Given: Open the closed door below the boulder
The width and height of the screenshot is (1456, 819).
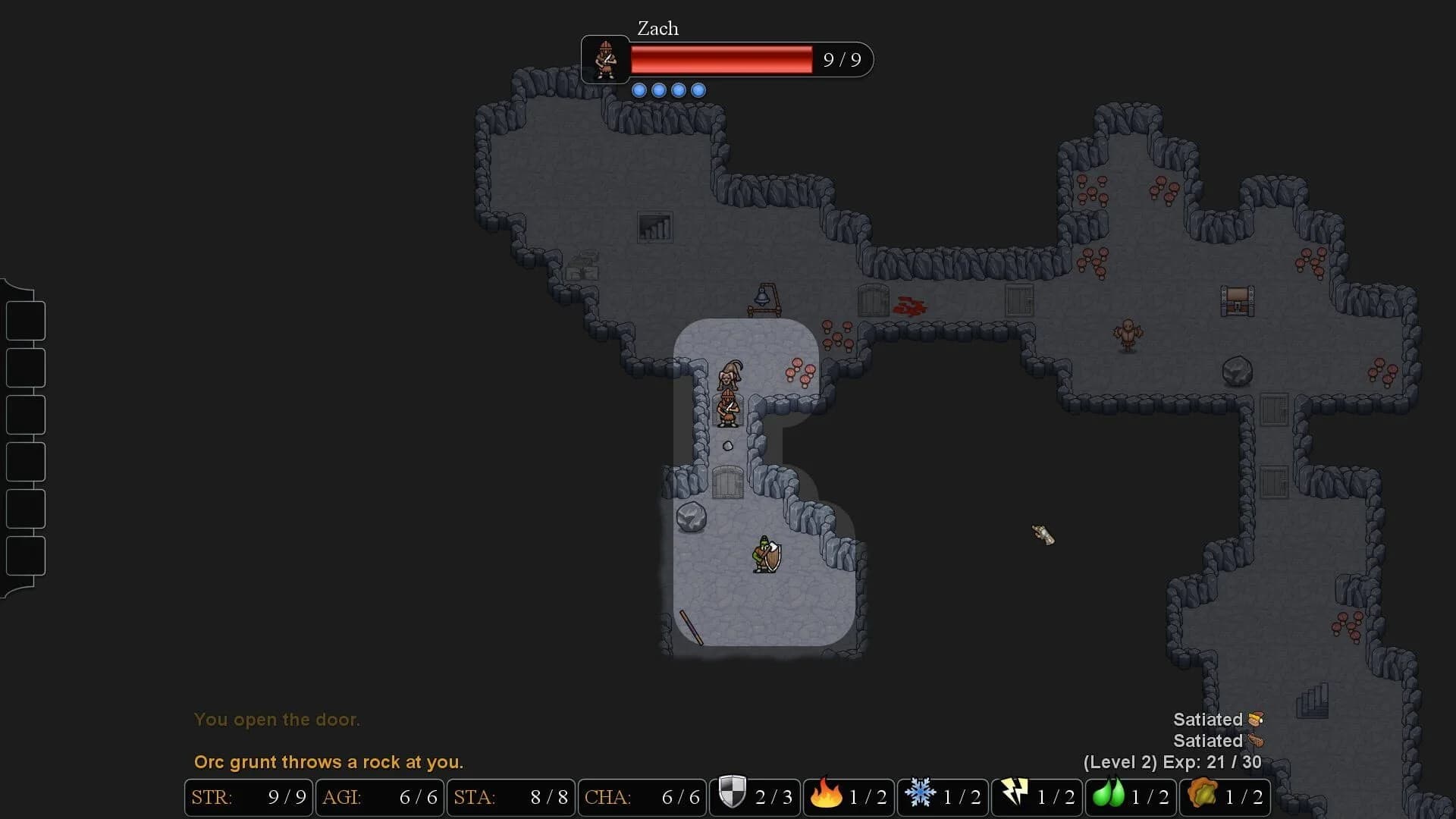Looking at the screenshot, I should [726, 482].
